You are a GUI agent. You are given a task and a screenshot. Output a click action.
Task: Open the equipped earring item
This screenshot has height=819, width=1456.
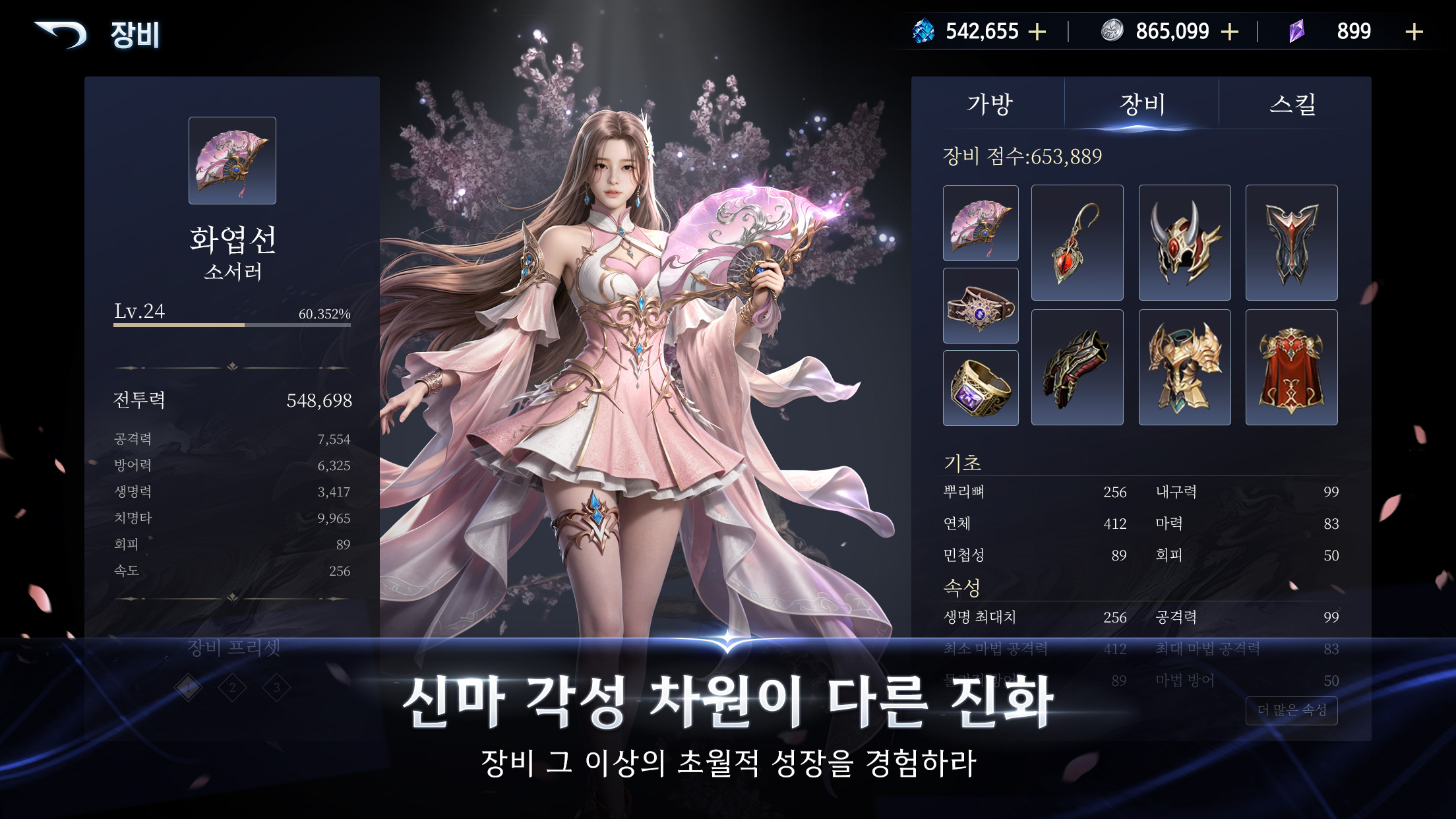pyautogui.click(x=1077, y=242)
